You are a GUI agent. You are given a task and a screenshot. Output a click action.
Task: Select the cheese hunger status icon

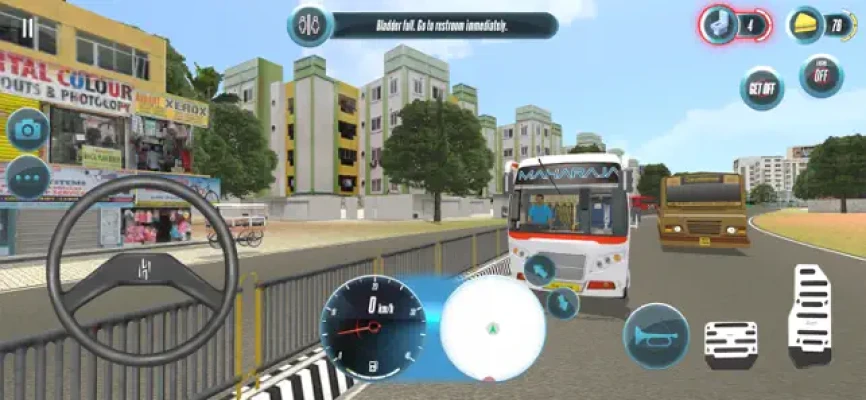tap(805, 25)
